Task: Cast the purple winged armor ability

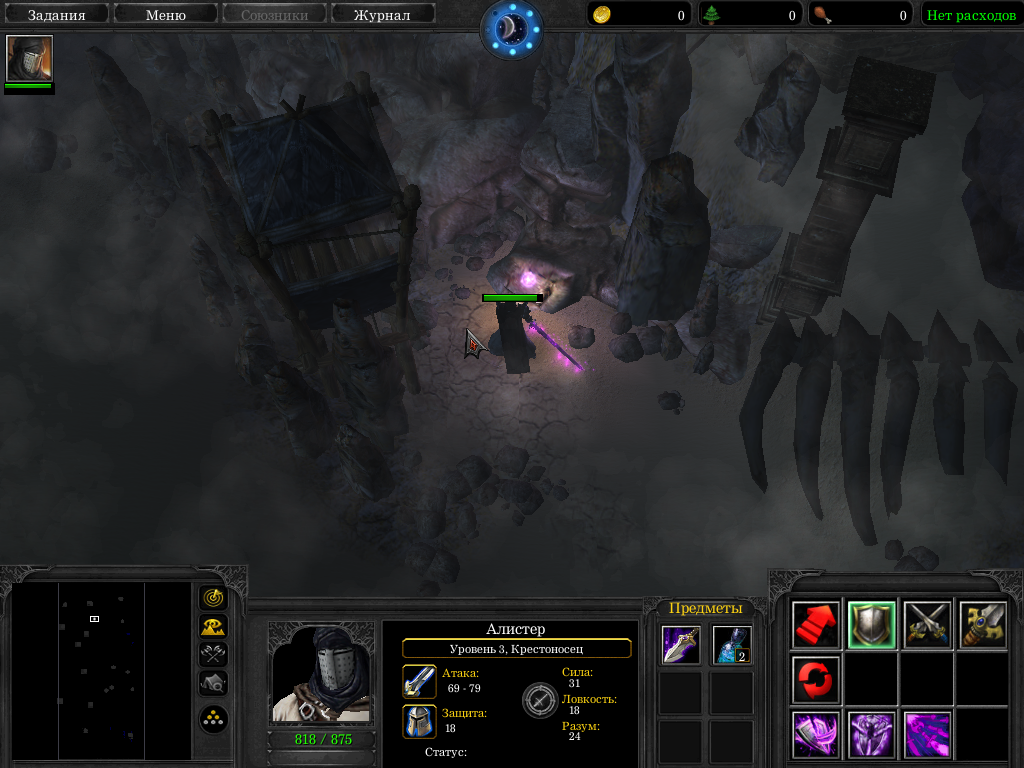Action: click(x=871, y=735)
